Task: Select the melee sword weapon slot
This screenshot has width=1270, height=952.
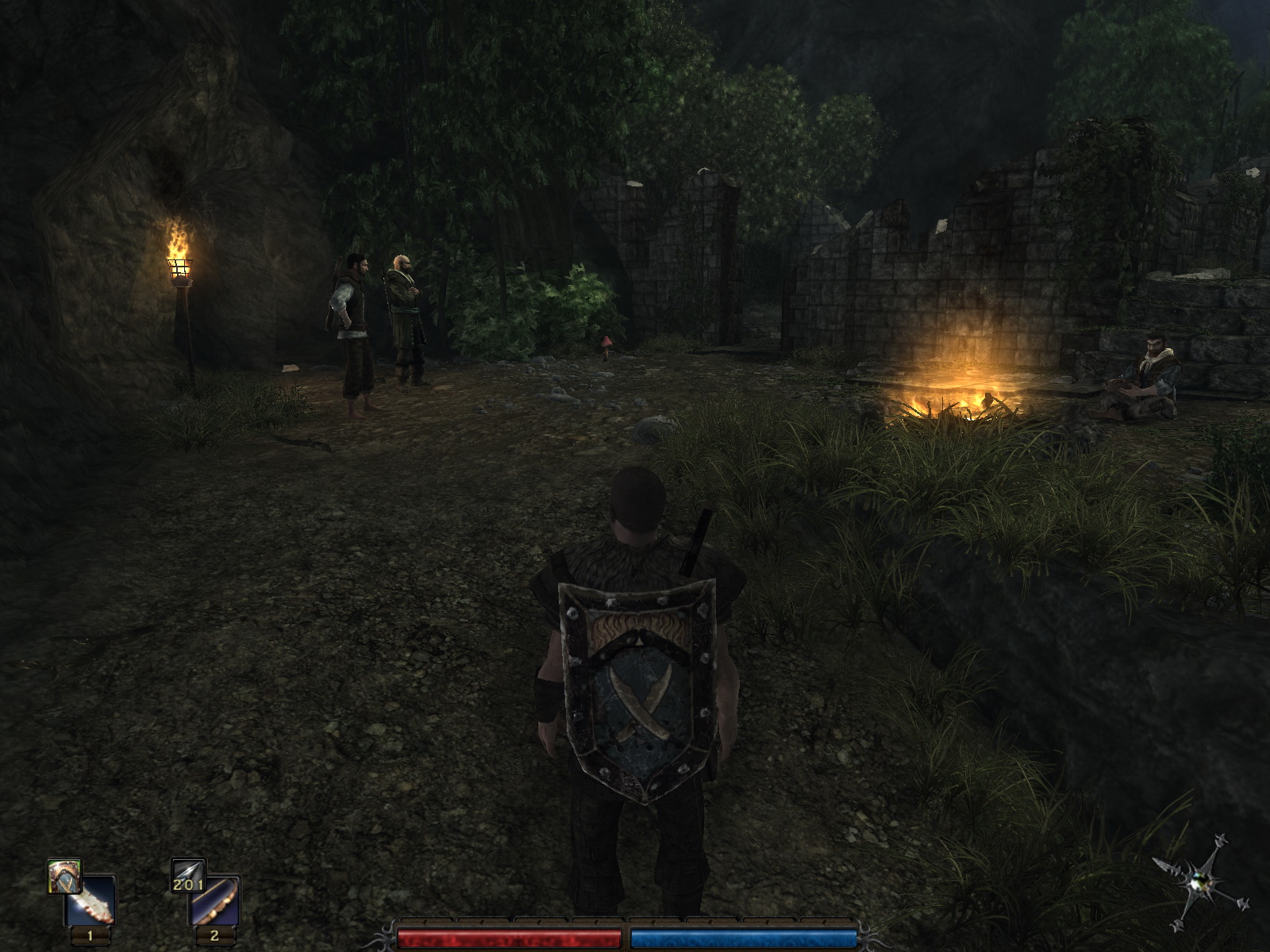Action: point(91,901)
